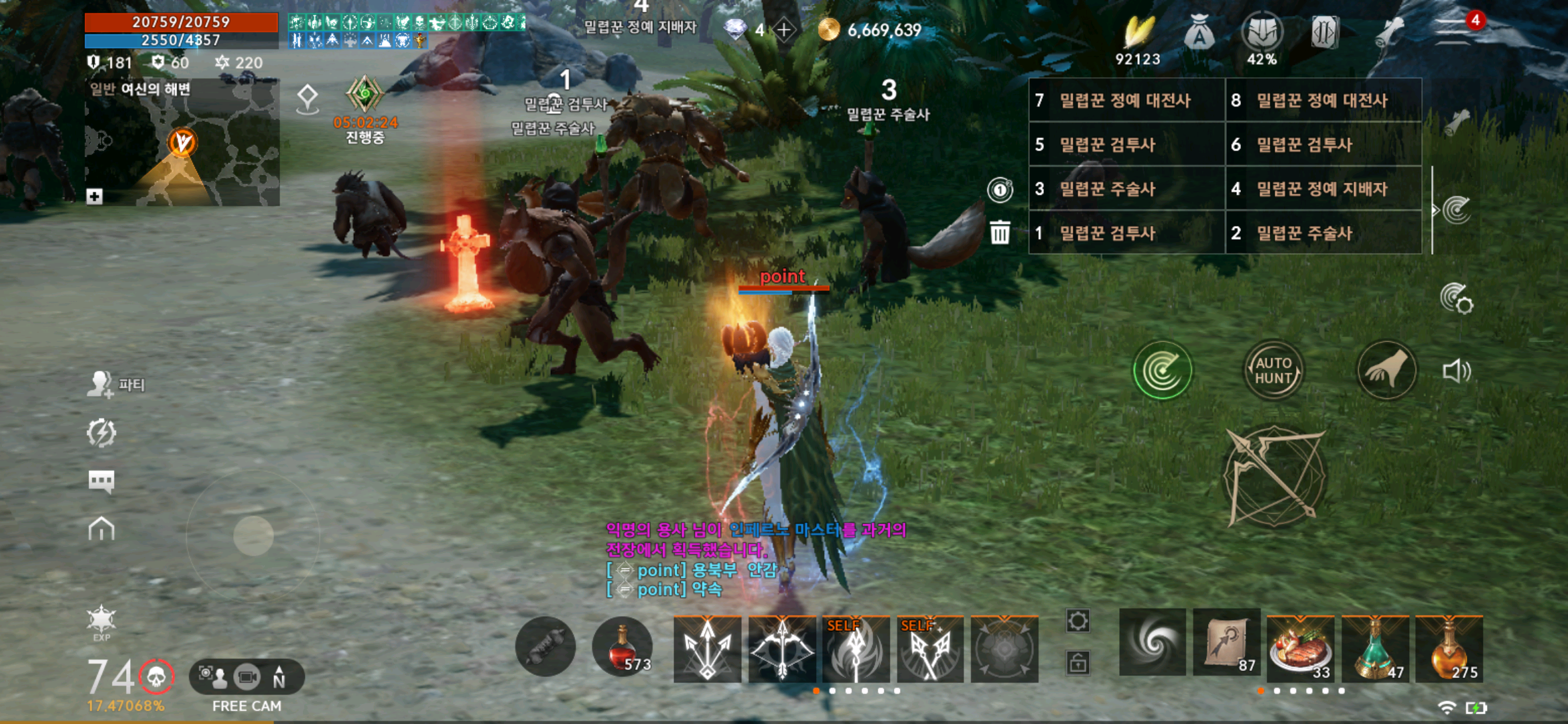Activate the AUTO HUNT button
The height and width of the screenshot is (724, 1568).
[x=1272, y=371]
